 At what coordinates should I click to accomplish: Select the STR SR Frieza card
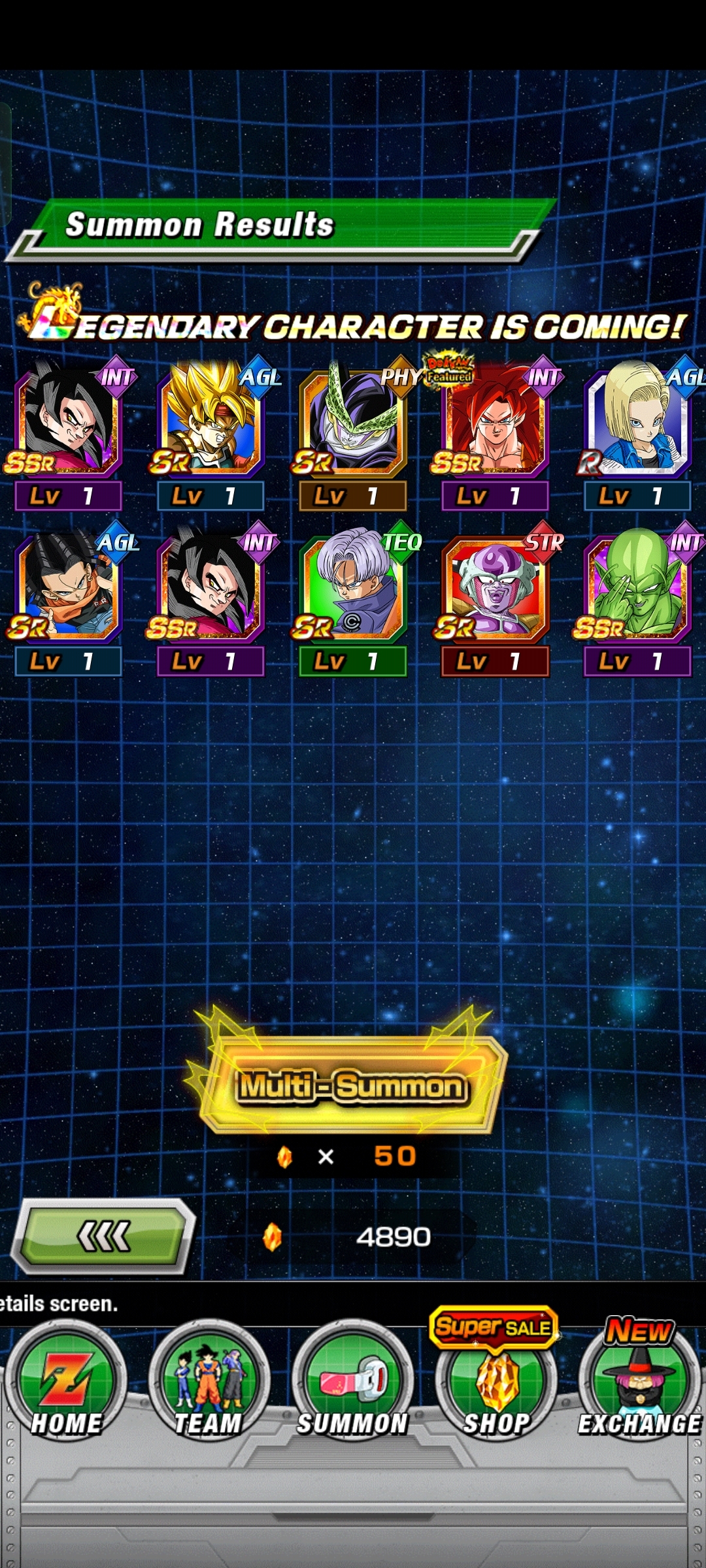(495, 587)
